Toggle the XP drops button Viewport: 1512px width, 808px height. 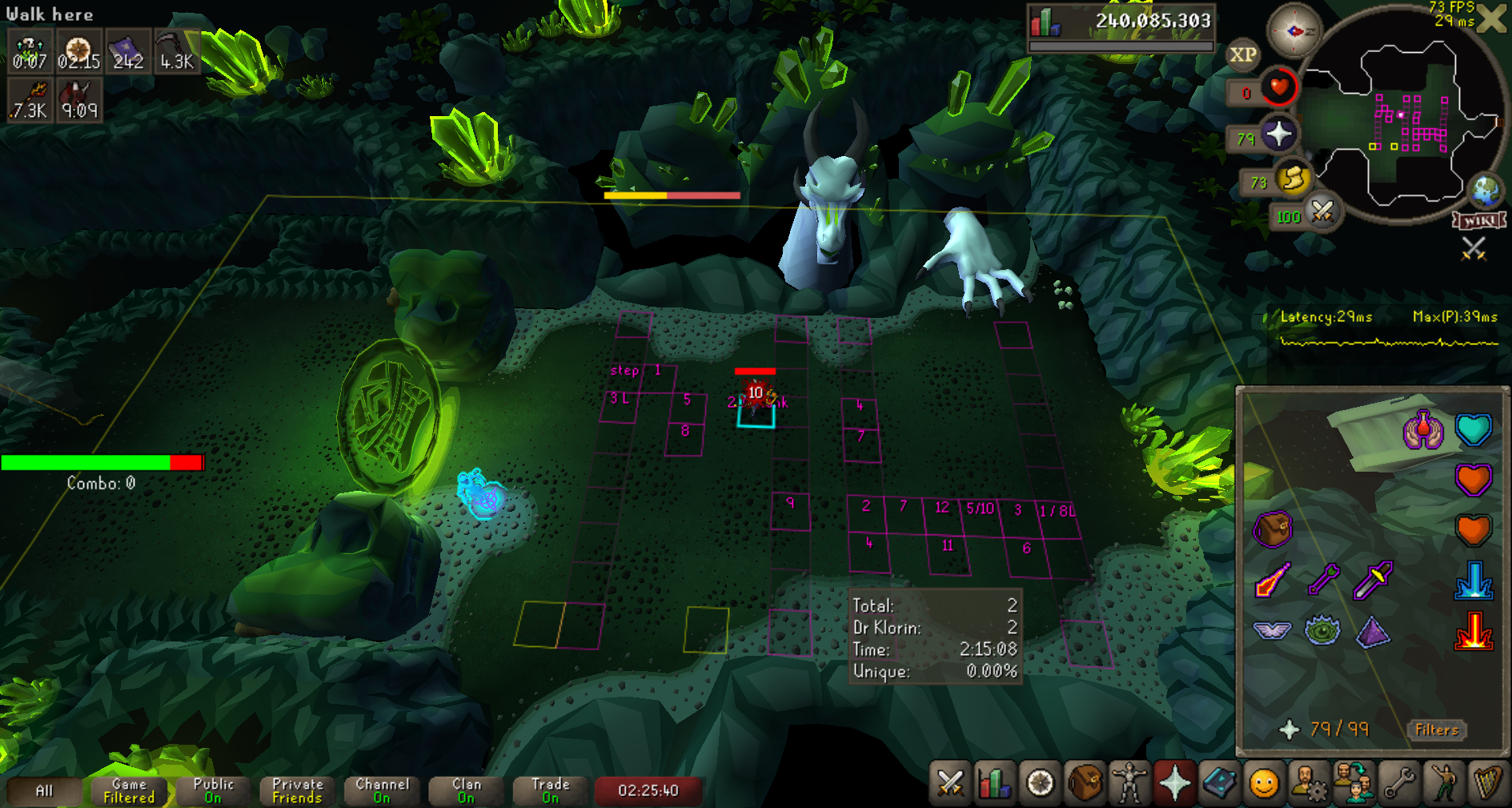click(1242, 54)
